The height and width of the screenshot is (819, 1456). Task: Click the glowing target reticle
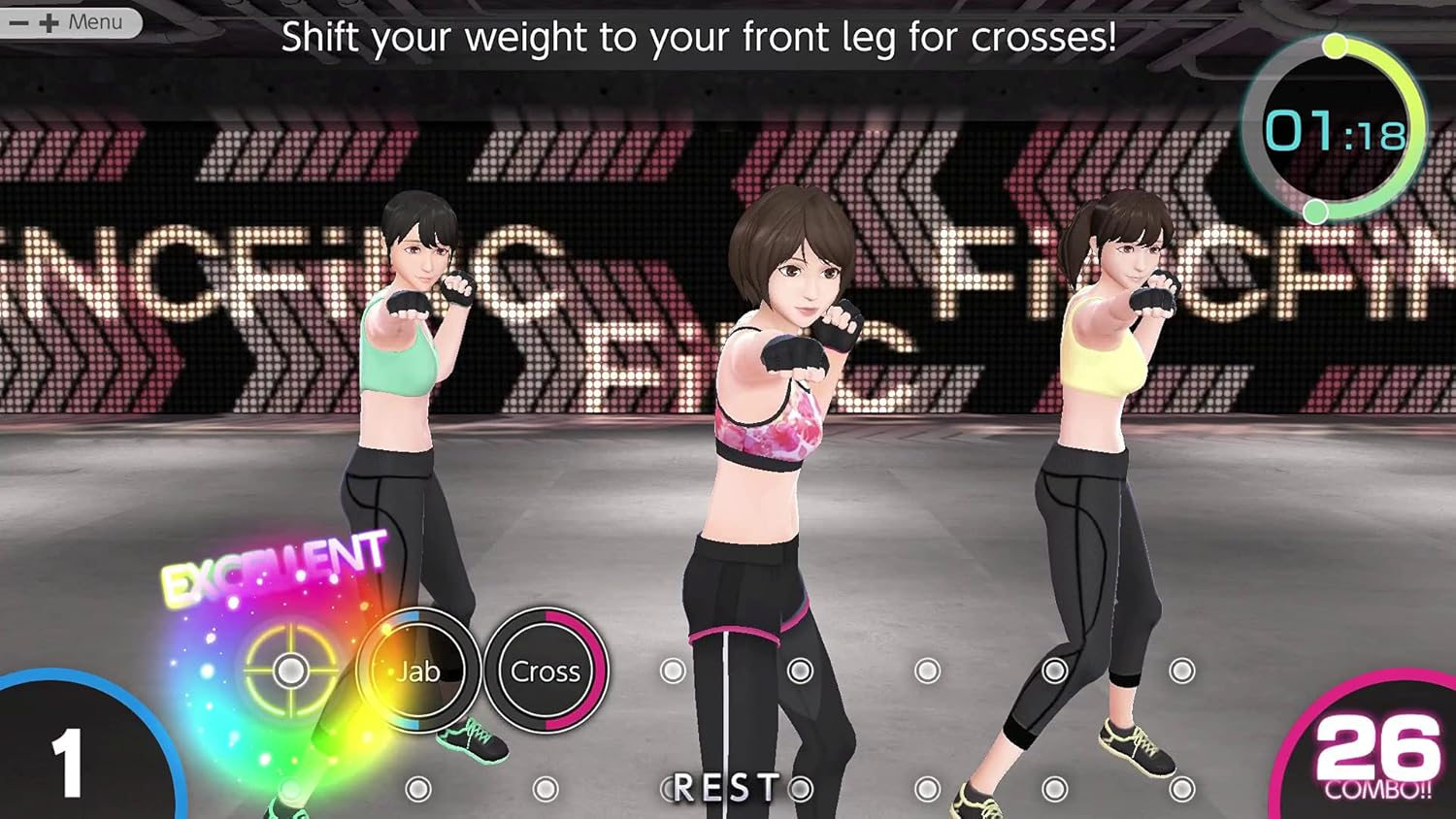pos(290,671)
